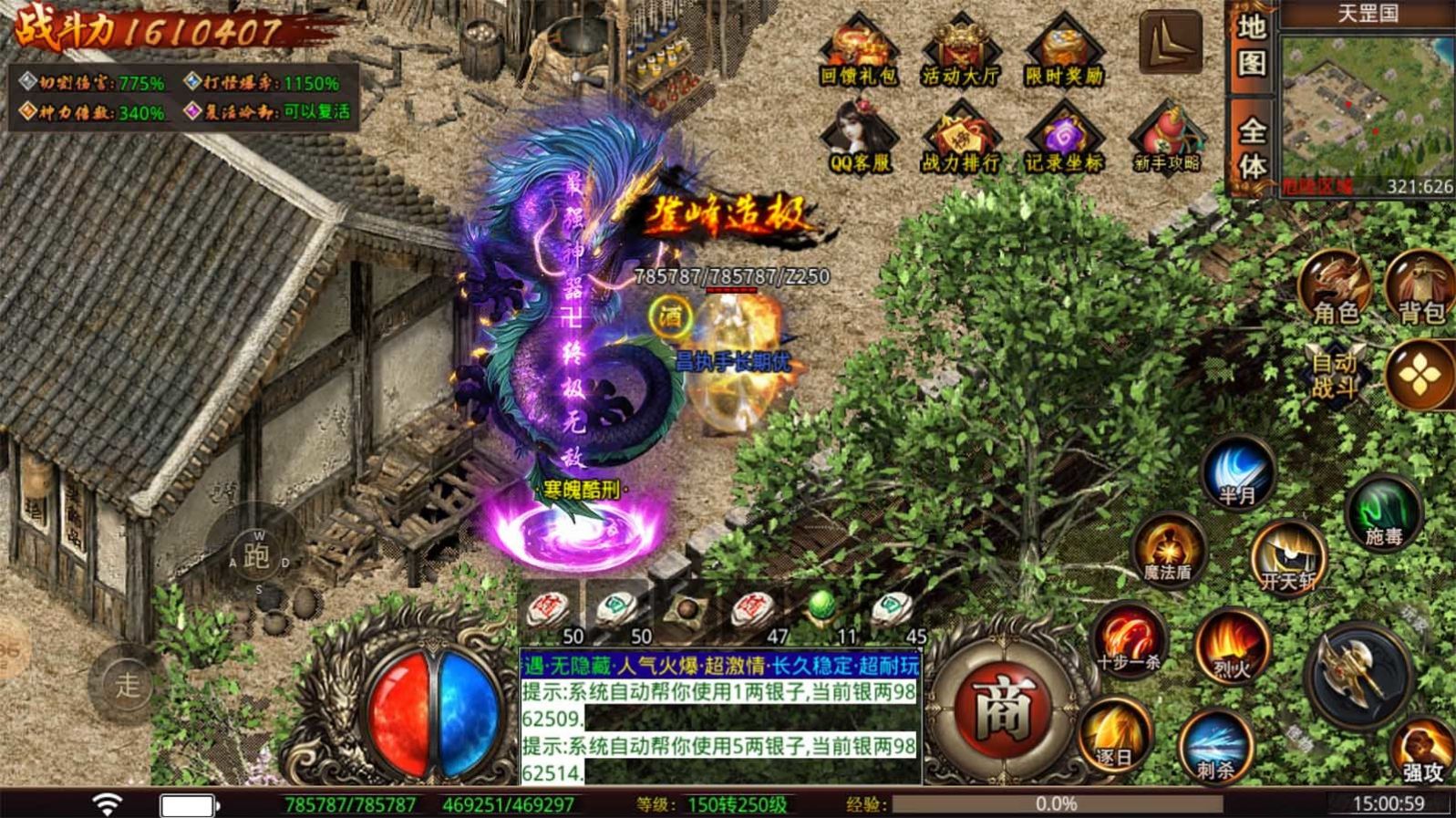Activate the 魔法盾 magic shield
This screenshot has height=818, width=1456.
tap(1168, 550)
